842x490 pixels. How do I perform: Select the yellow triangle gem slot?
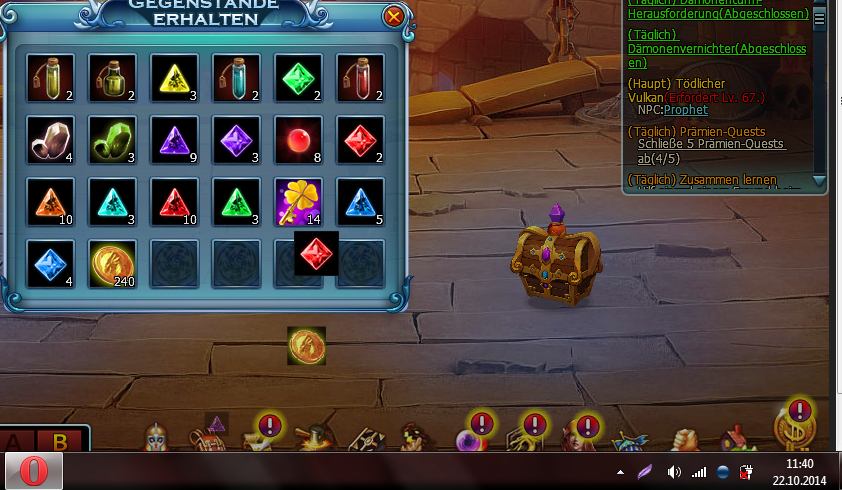(x=174, y=77)
